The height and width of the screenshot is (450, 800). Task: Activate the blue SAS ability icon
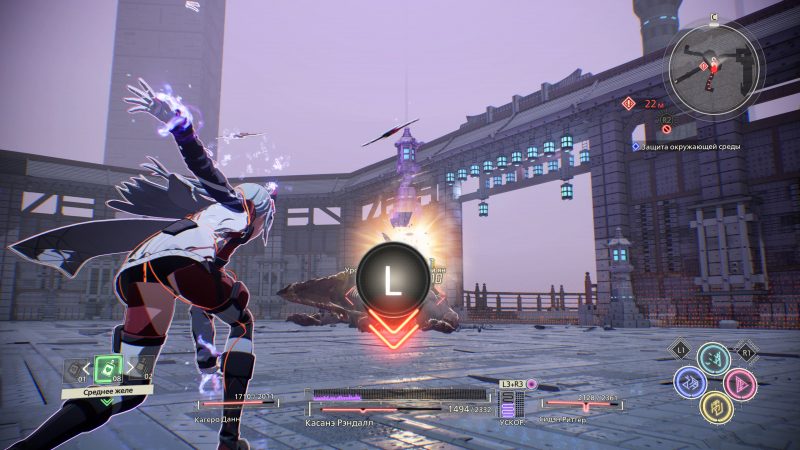(689, 382)
